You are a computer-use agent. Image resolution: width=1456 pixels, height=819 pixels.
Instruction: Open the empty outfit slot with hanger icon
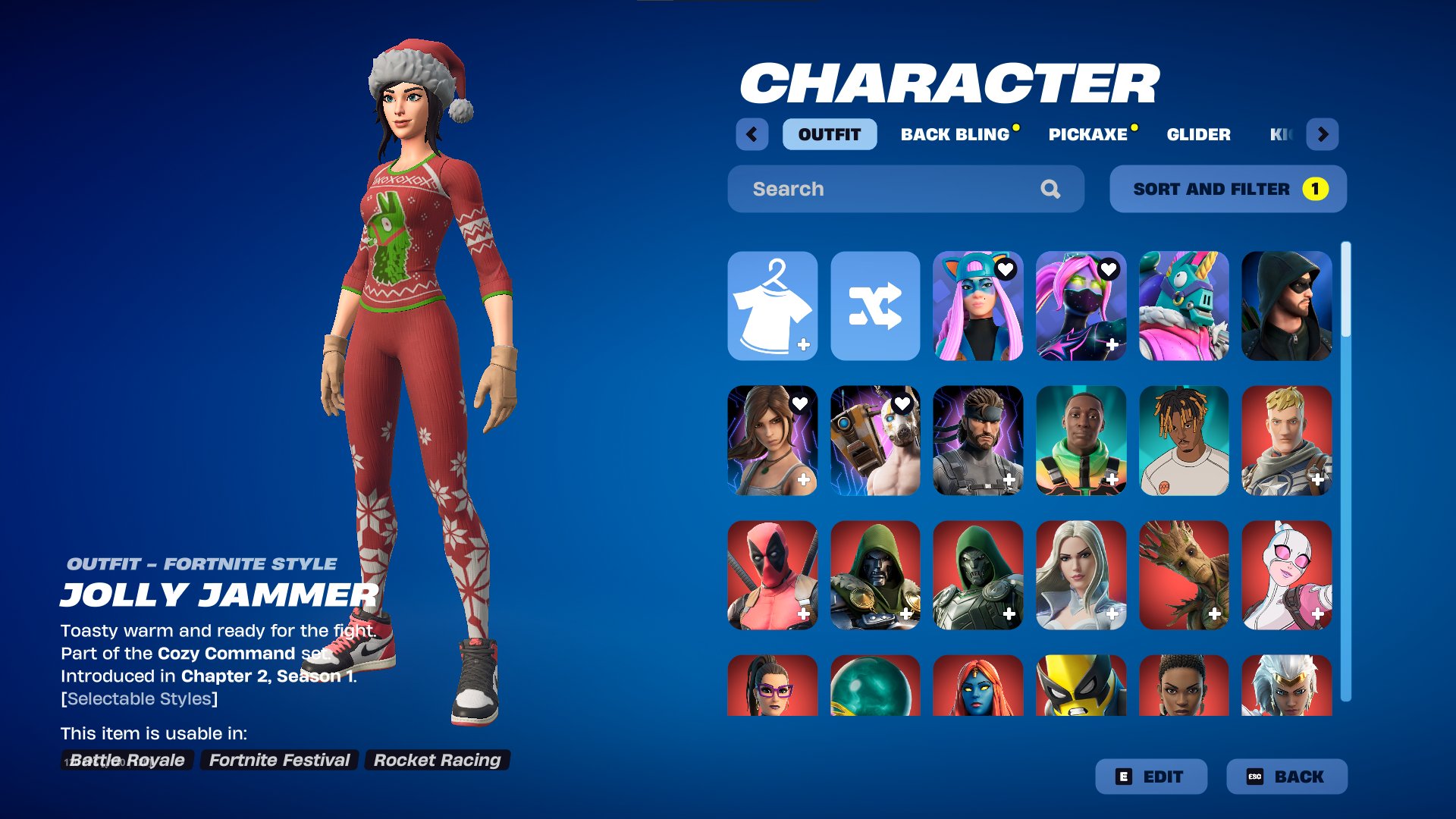[x=772, y=306]
